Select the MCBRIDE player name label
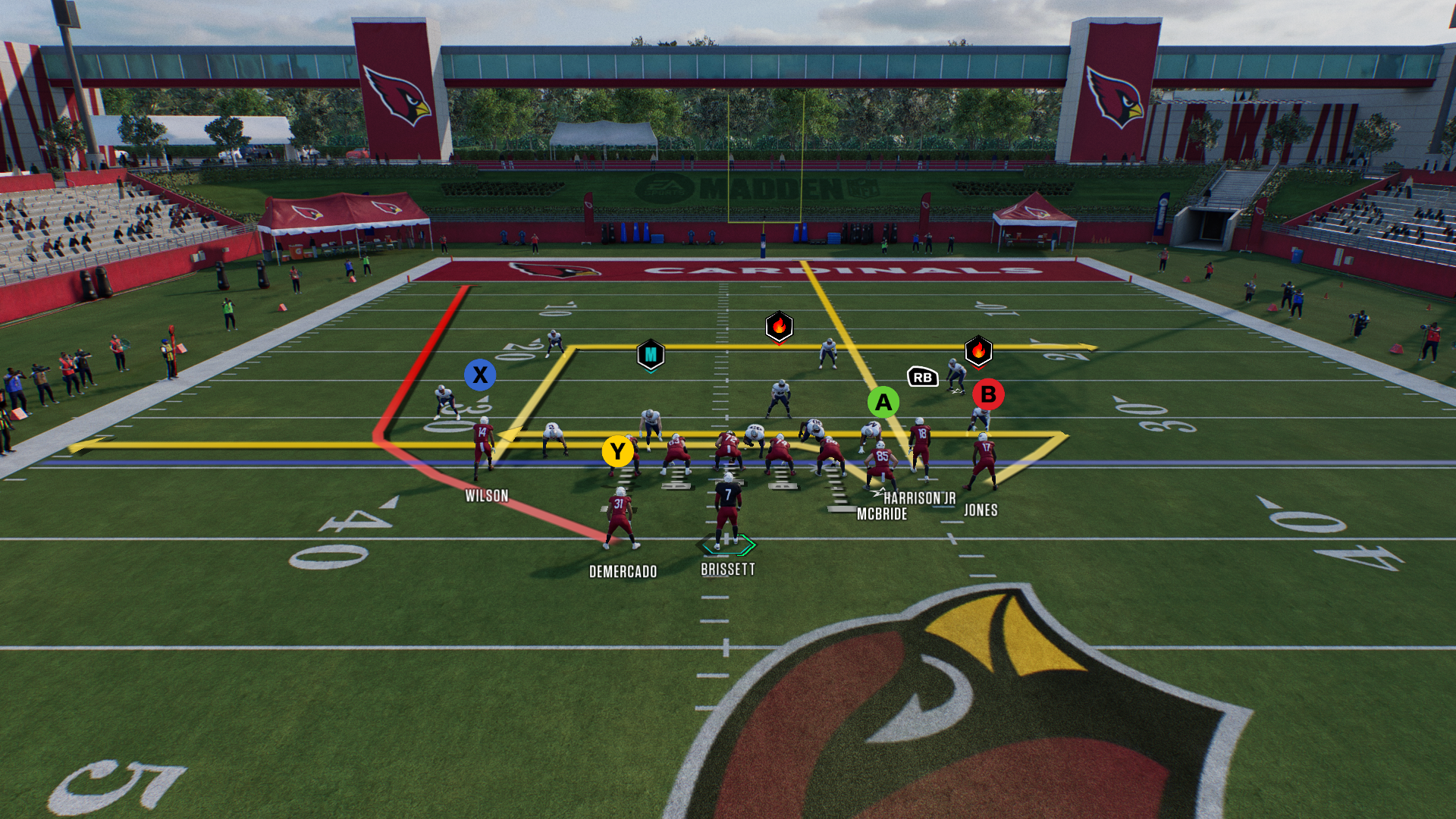 click(882, 514)
